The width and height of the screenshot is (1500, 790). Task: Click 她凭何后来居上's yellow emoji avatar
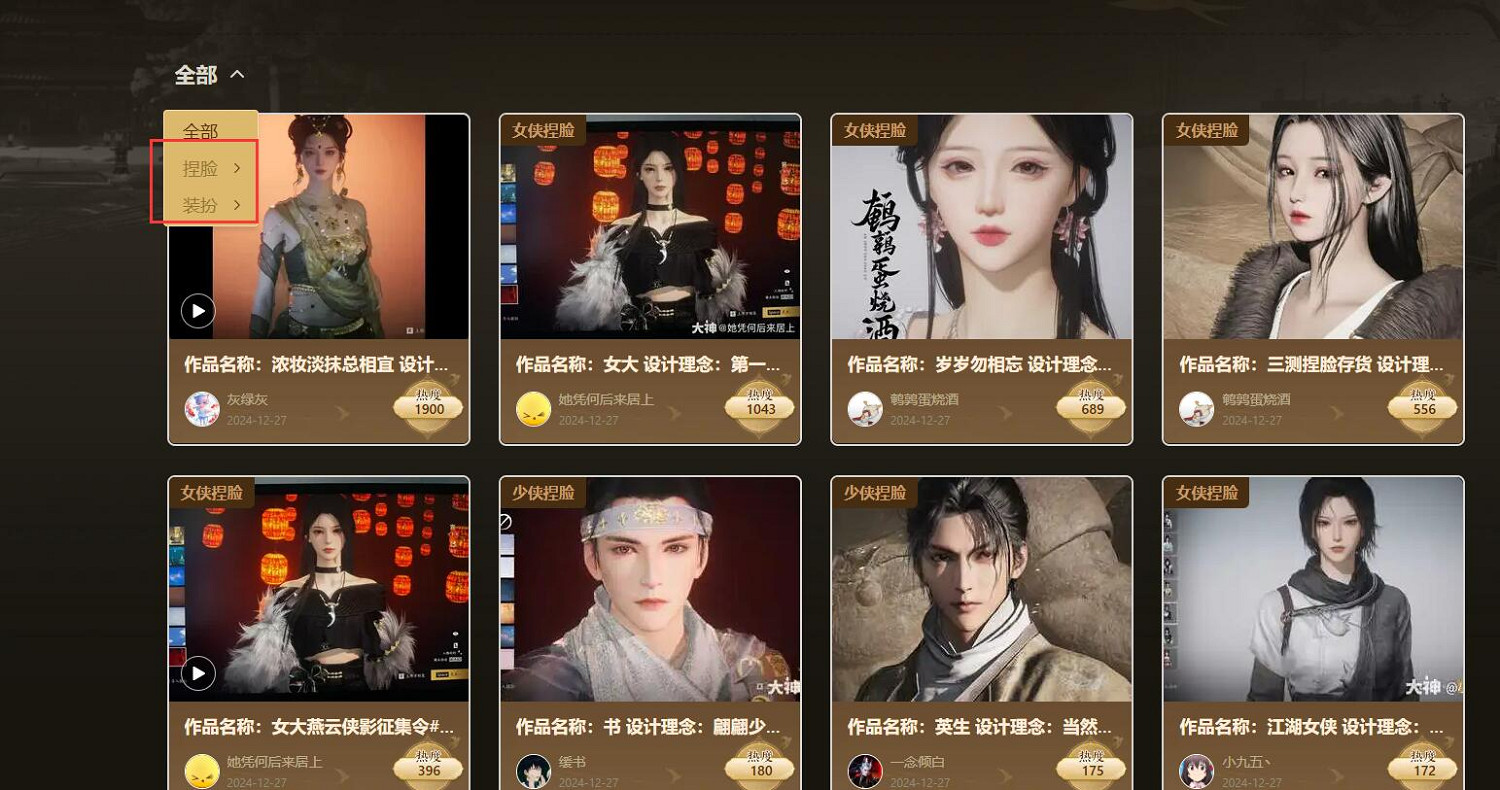click(x=533, y=408)
